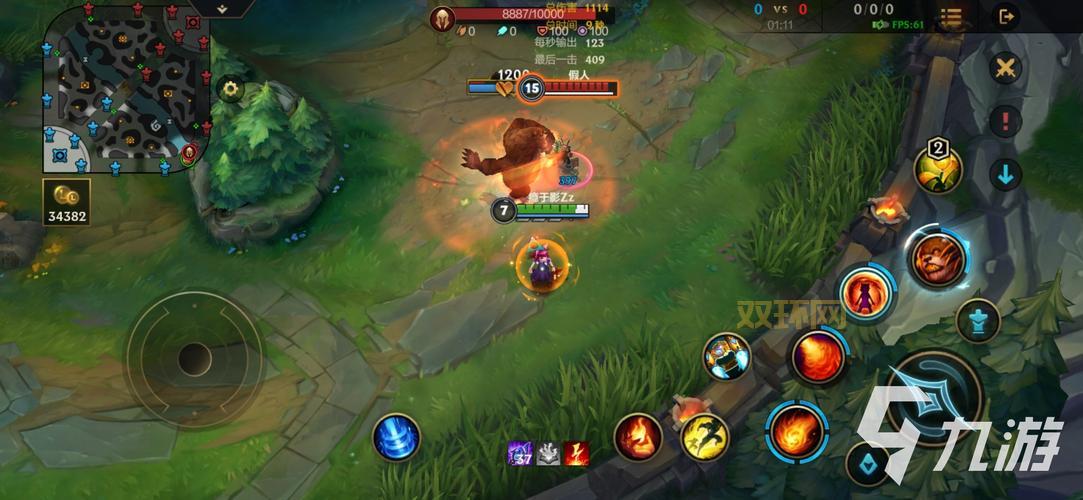Select the minion targeting button
The height and width of the screenshot is (500, 1083).
[868, 463]
